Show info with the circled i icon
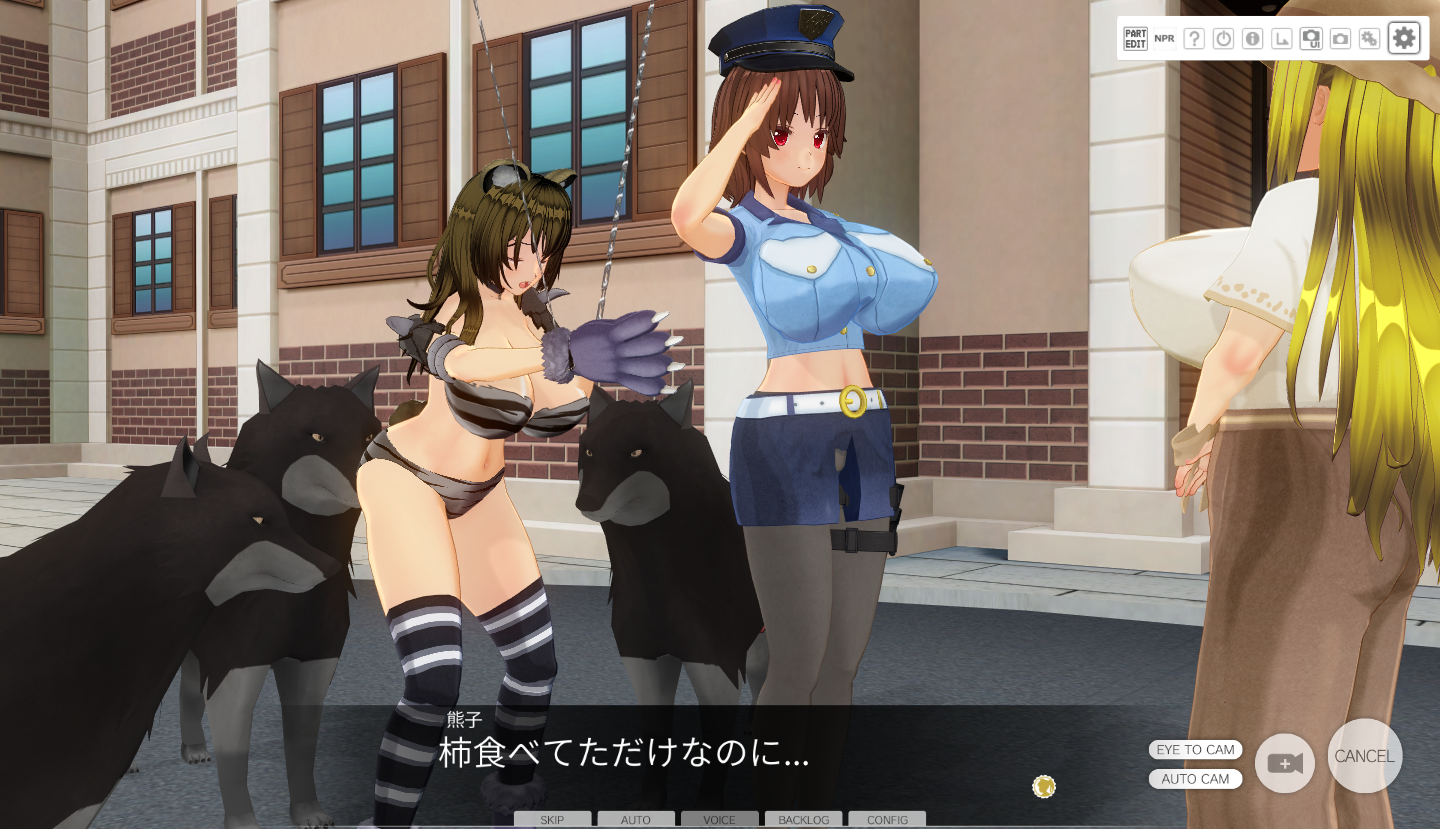Screen dimensions: 1440x829 pos(1252,38)
